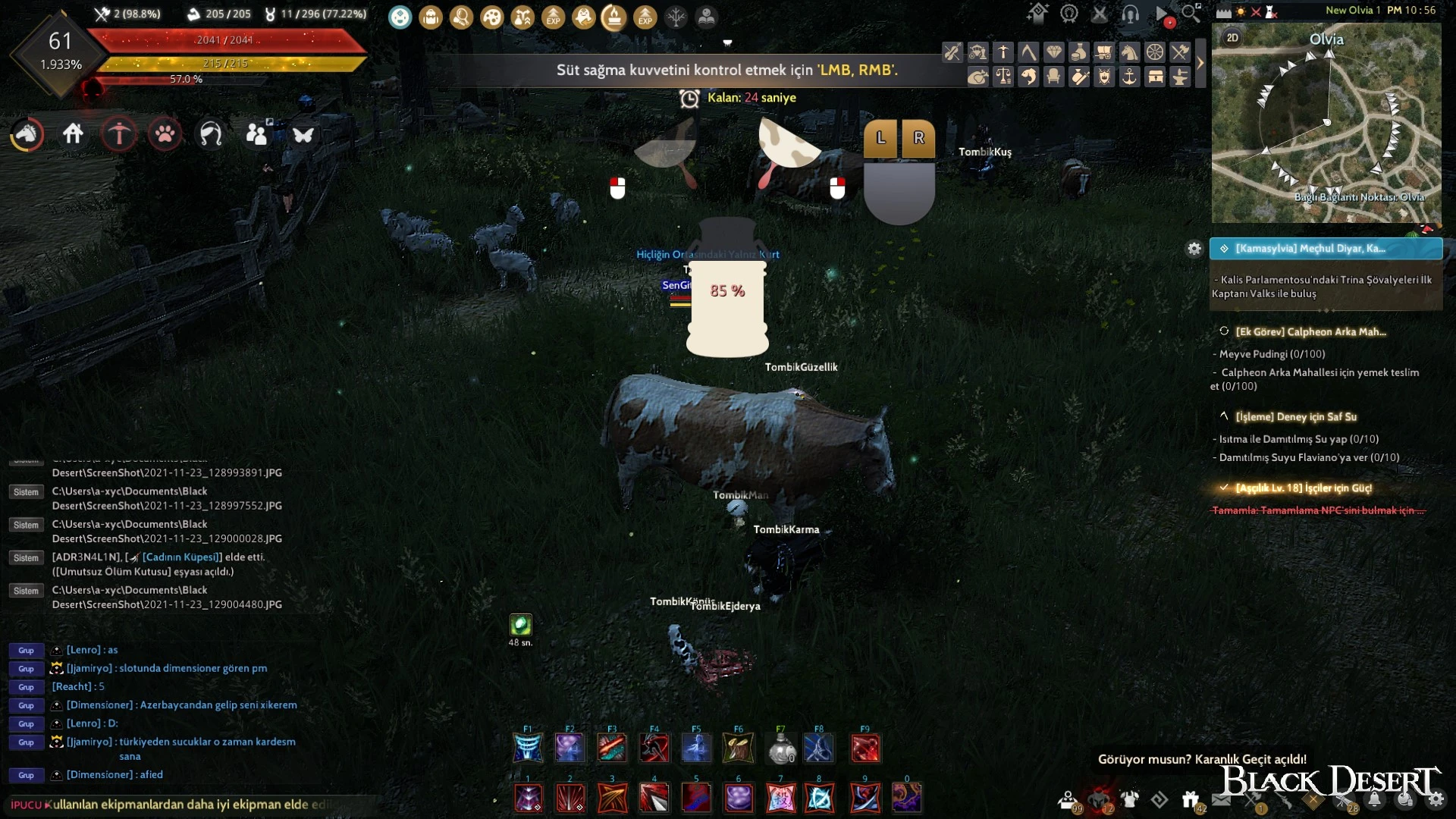Use the F7 potion flask slot
The image size is (1456, 819).
click(x=781, y=748)
